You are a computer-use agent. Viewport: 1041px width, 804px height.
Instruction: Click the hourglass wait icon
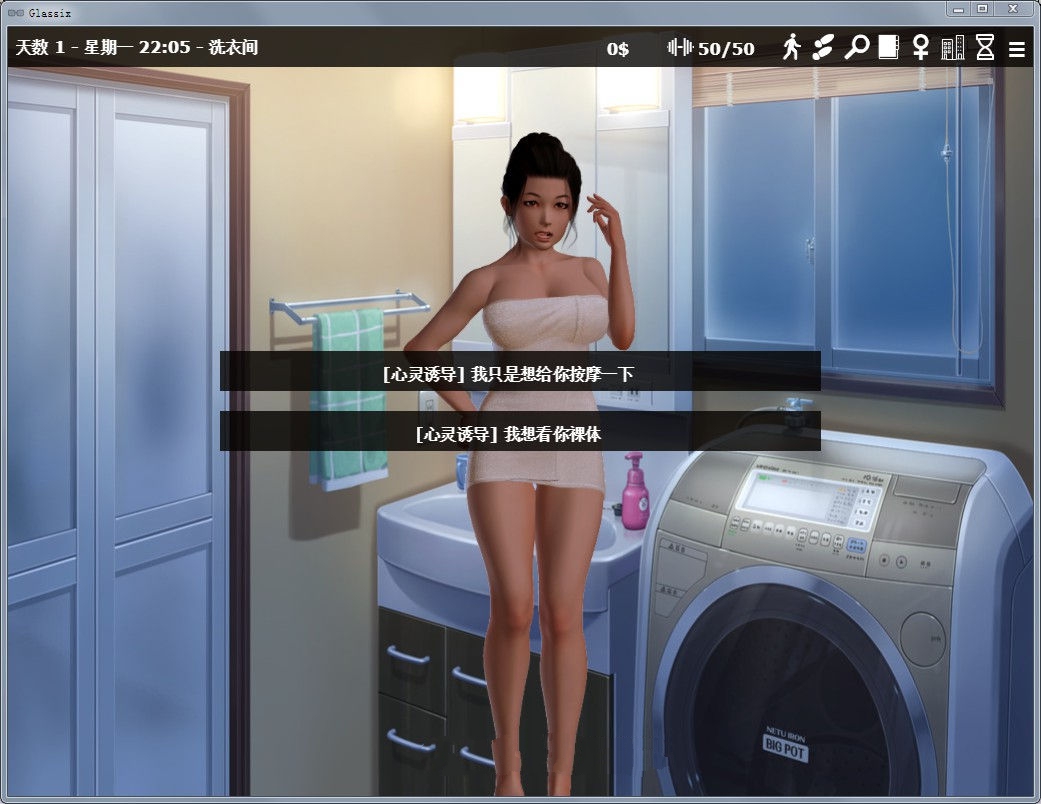click(985, 47)
